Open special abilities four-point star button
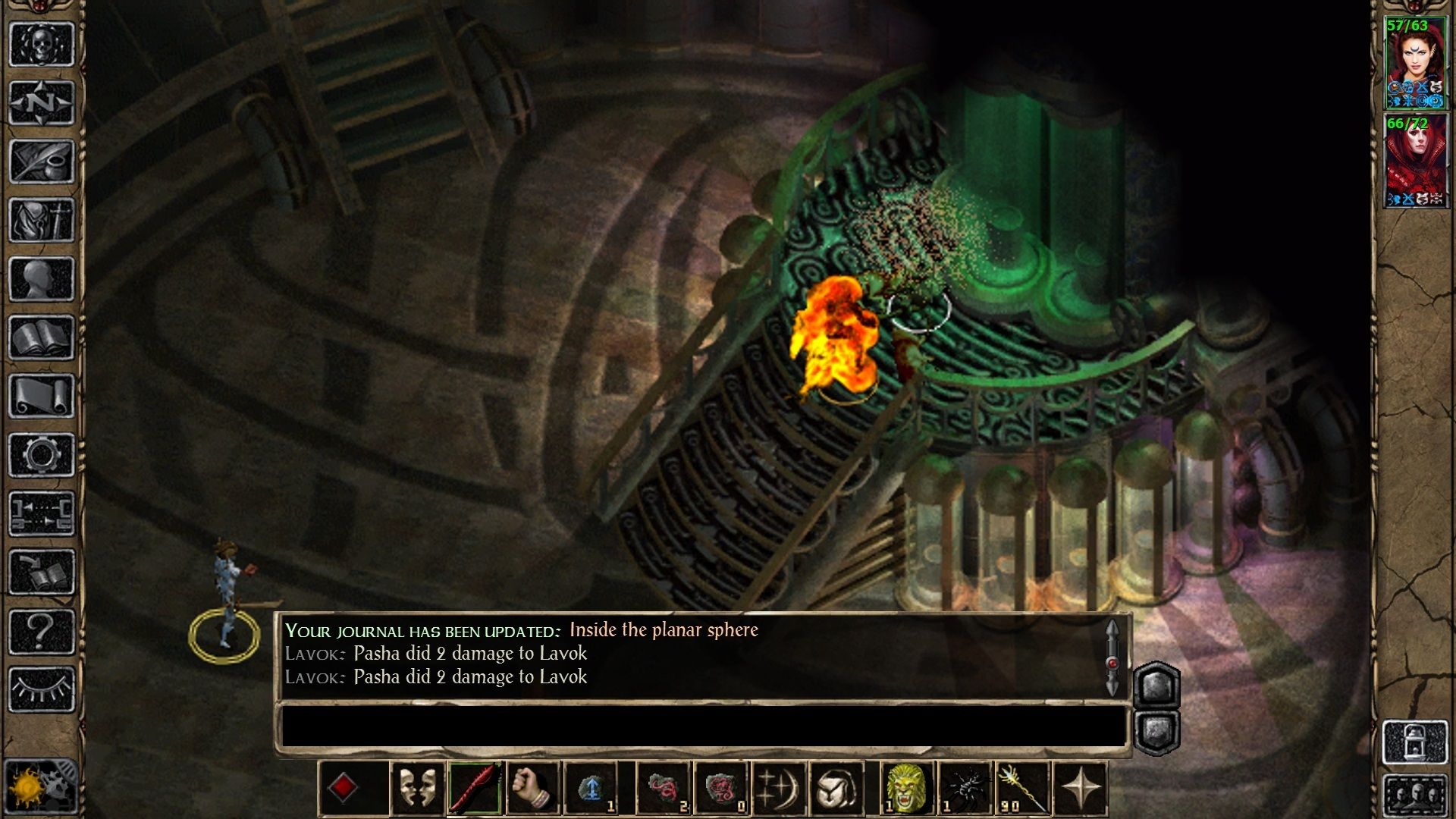Image resolution: width=1456 pixels, height=819 pixels. (1081, 789)
